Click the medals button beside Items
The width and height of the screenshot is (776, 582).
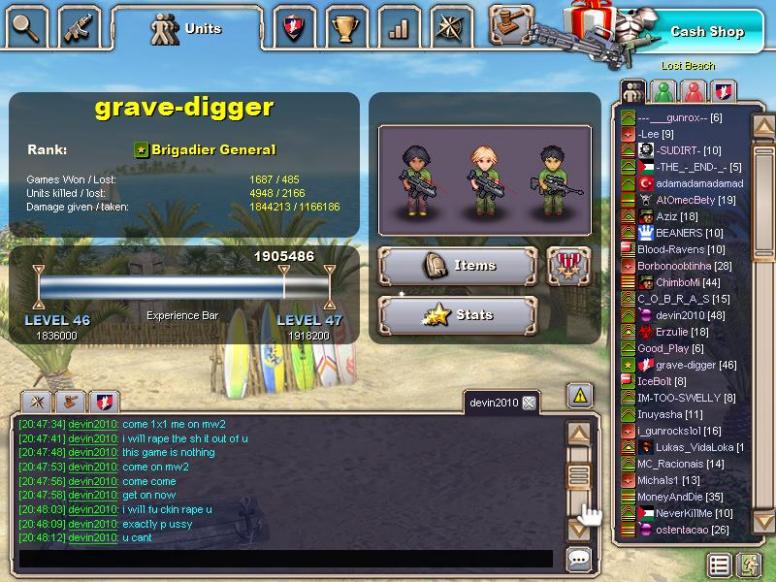pos(568,266)
